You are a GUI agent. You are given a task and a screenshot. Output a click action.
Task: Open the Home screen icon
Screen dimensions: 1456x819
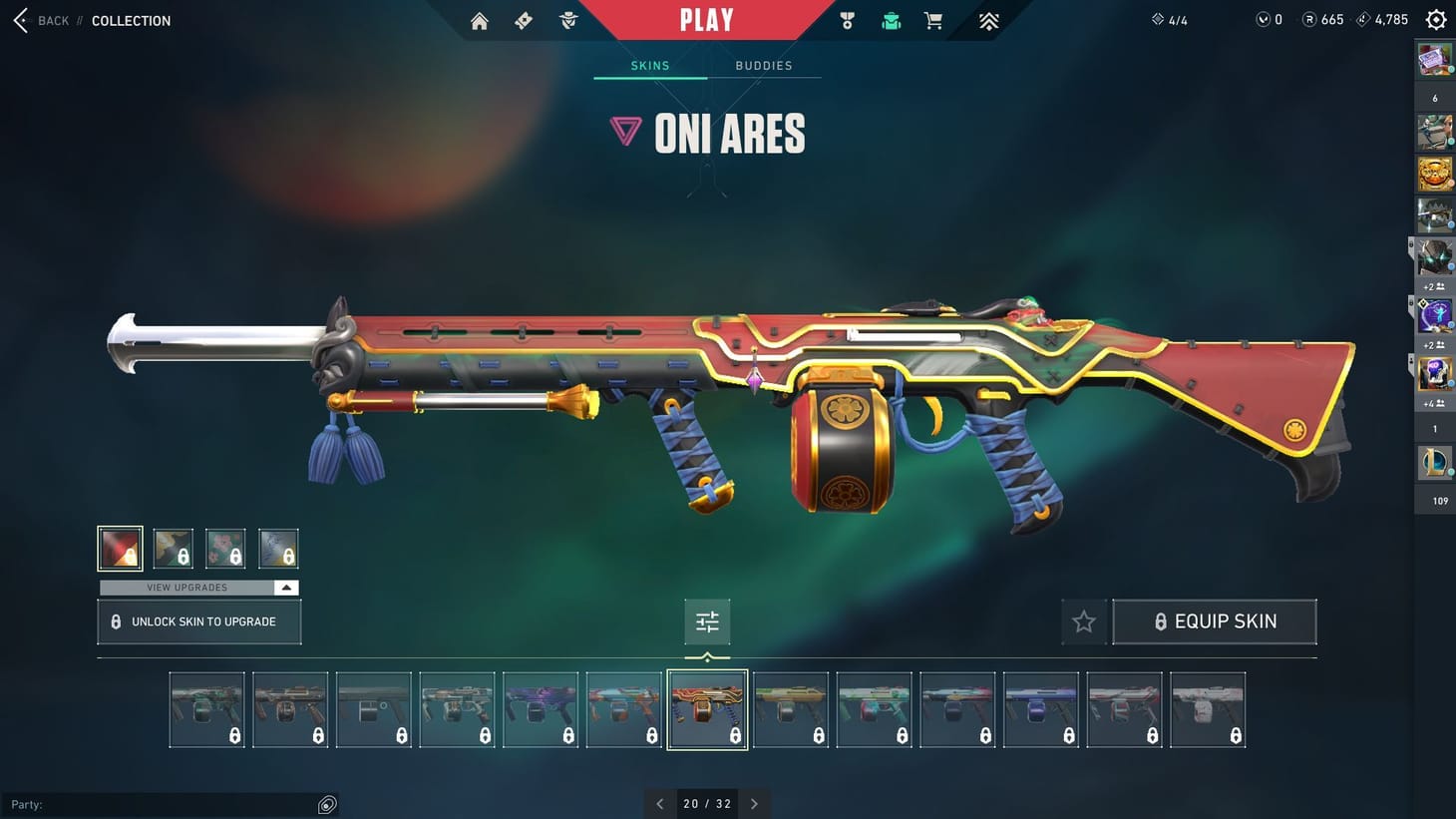(x=480, y=20)
